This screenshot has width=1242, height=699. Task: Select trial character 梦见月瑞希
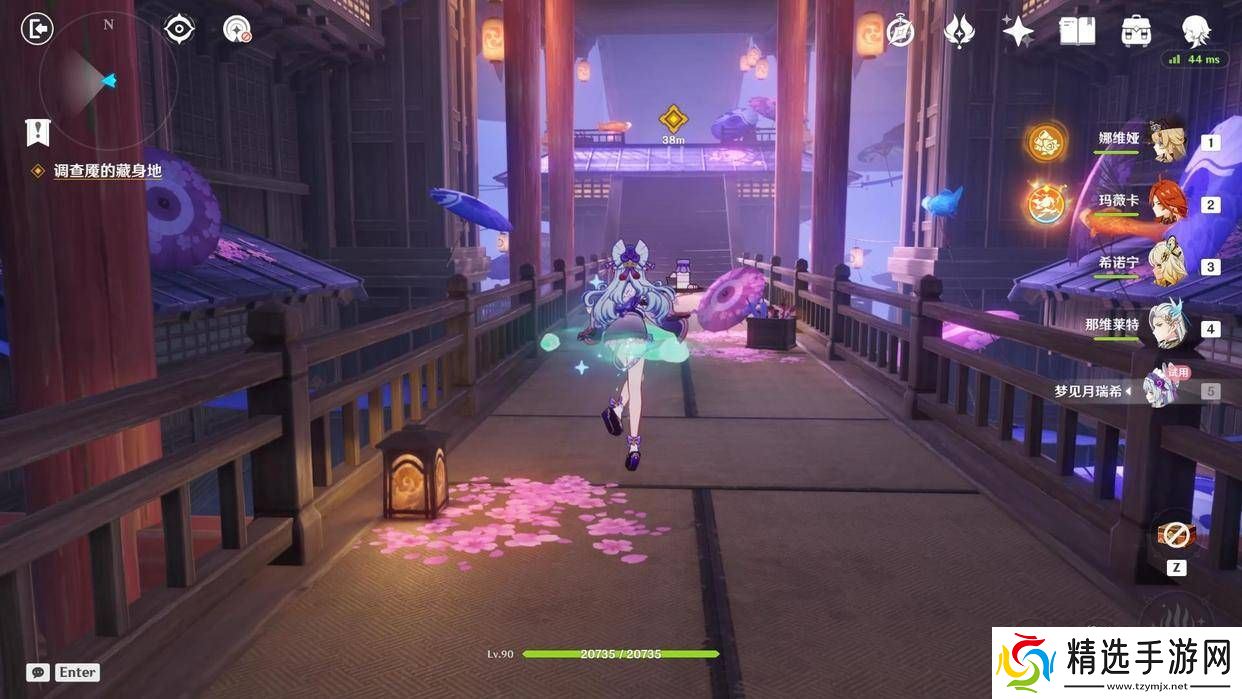1166,390
